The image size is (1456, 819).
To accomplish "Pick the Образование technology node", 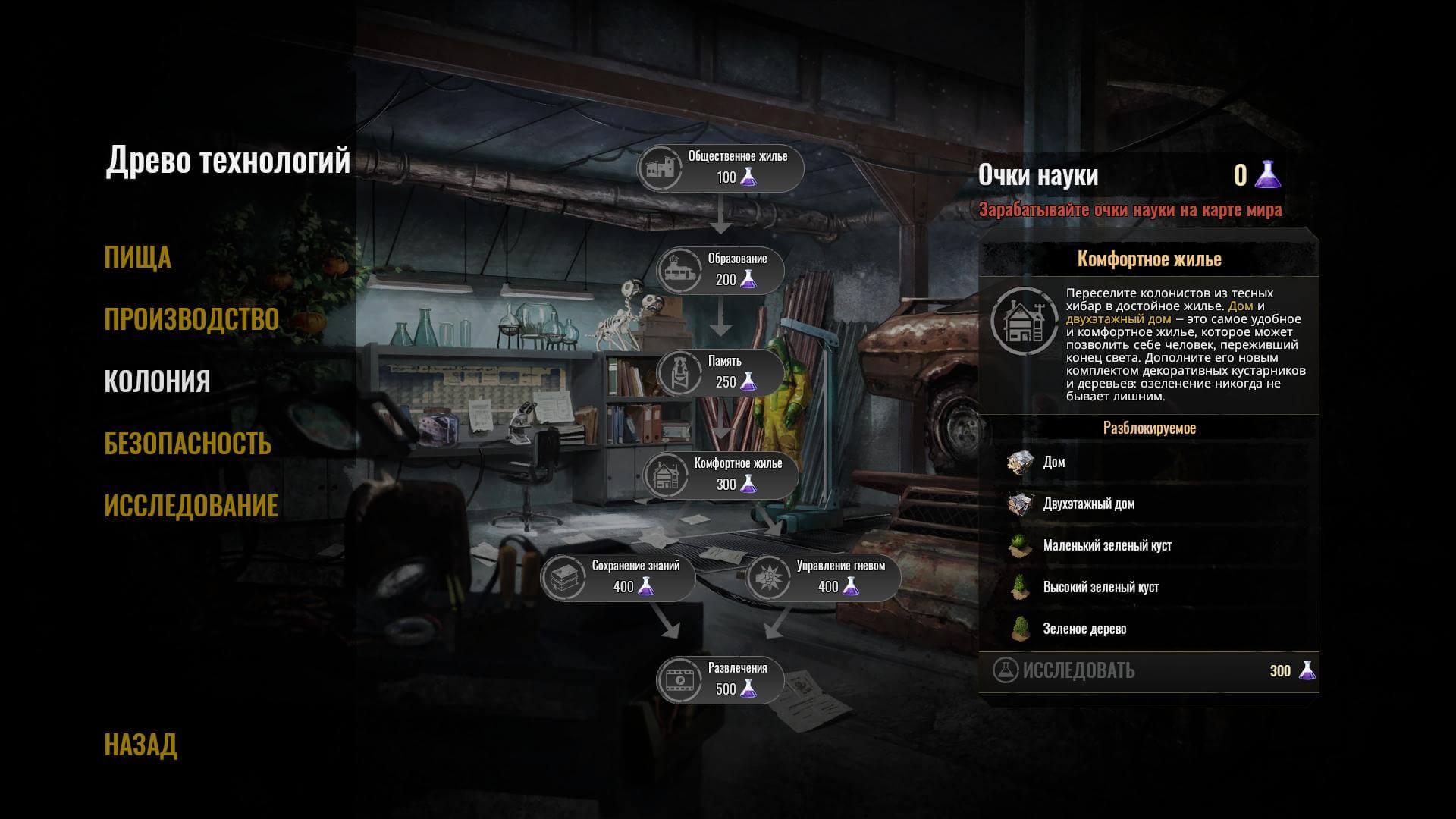I will (x=720, y=271).
